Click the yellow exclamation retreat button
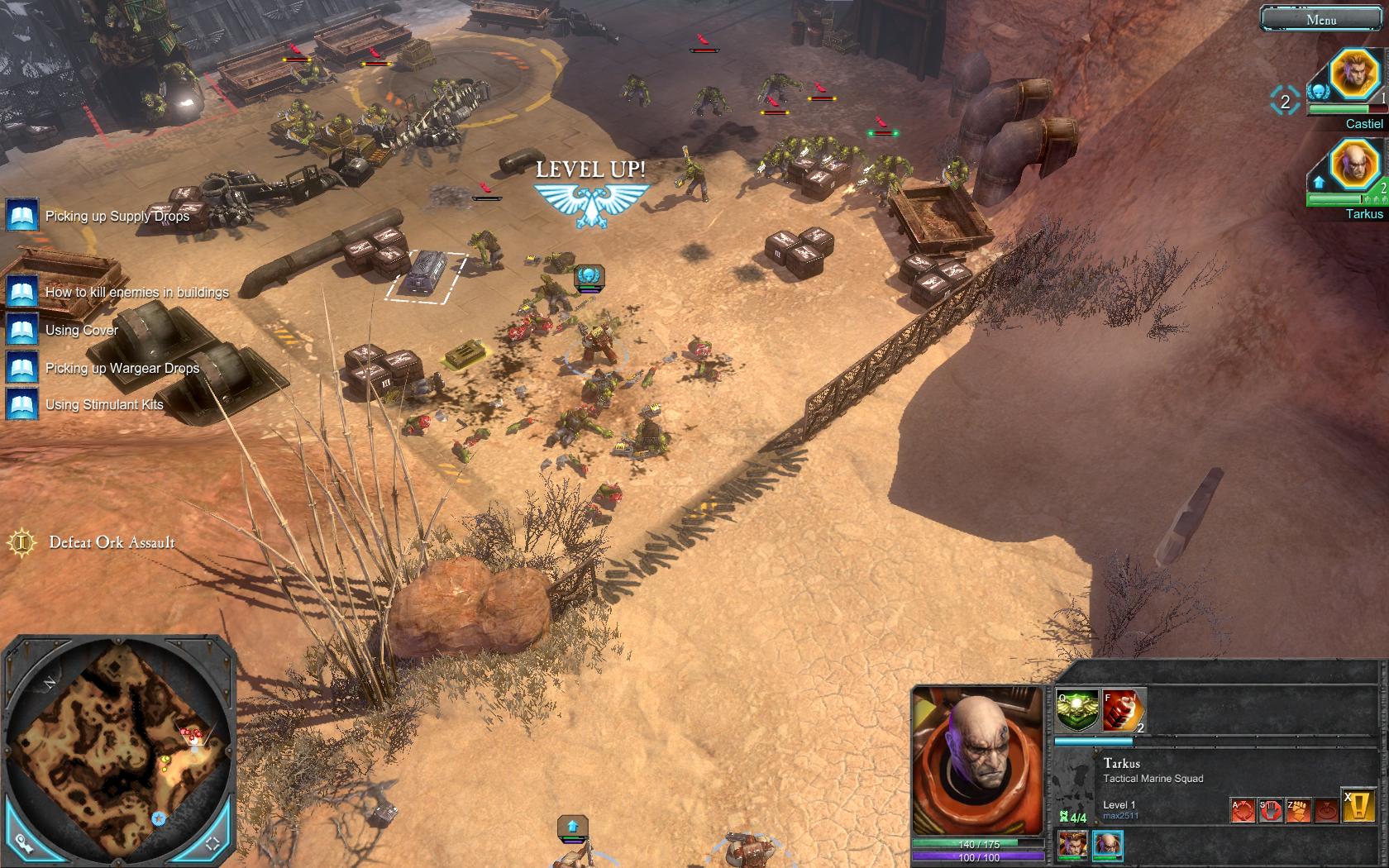 tap(1359, 805)
